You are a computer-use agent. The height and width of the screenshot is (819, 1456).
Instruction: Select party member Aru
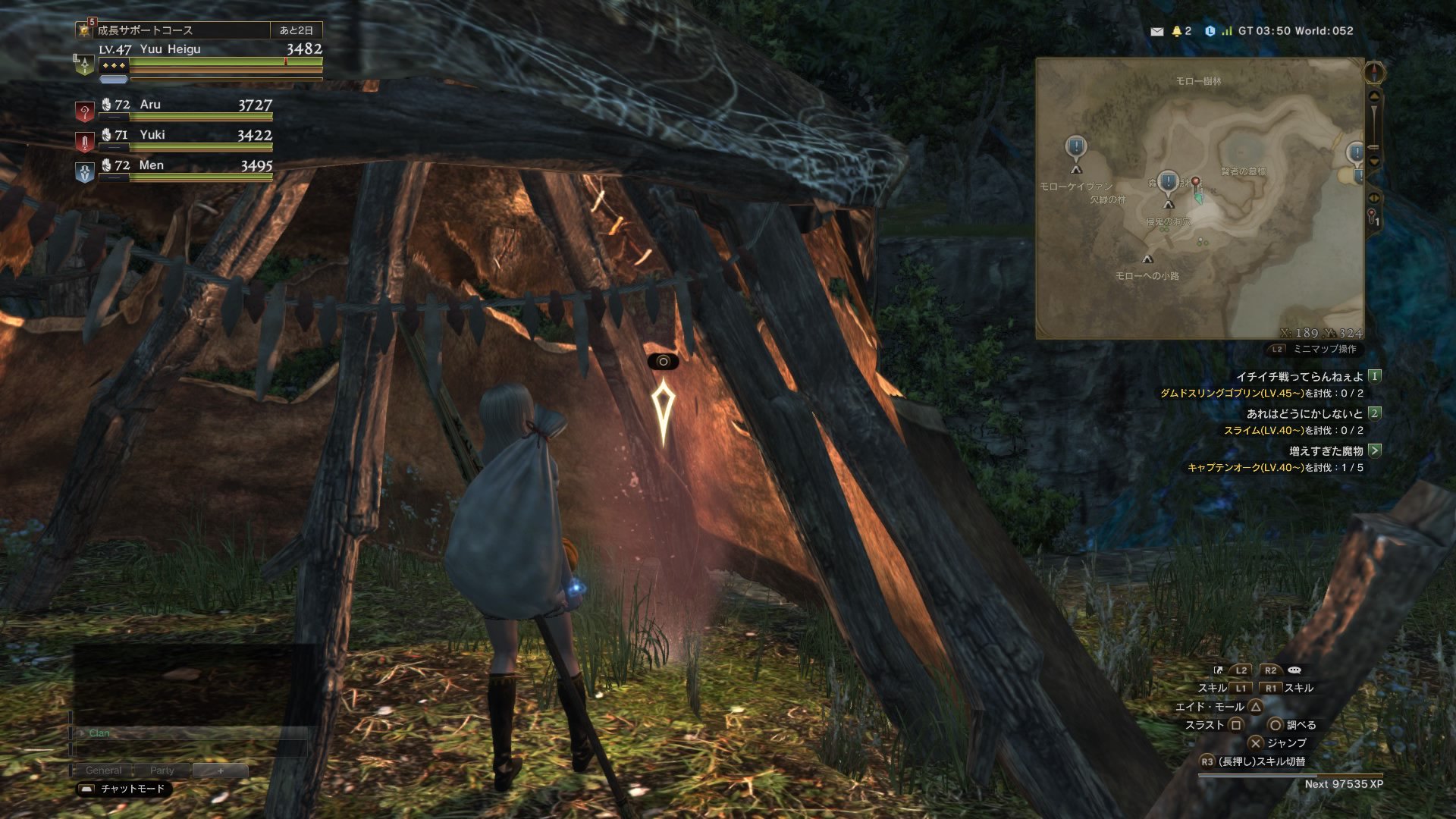(x=186, y=105)
